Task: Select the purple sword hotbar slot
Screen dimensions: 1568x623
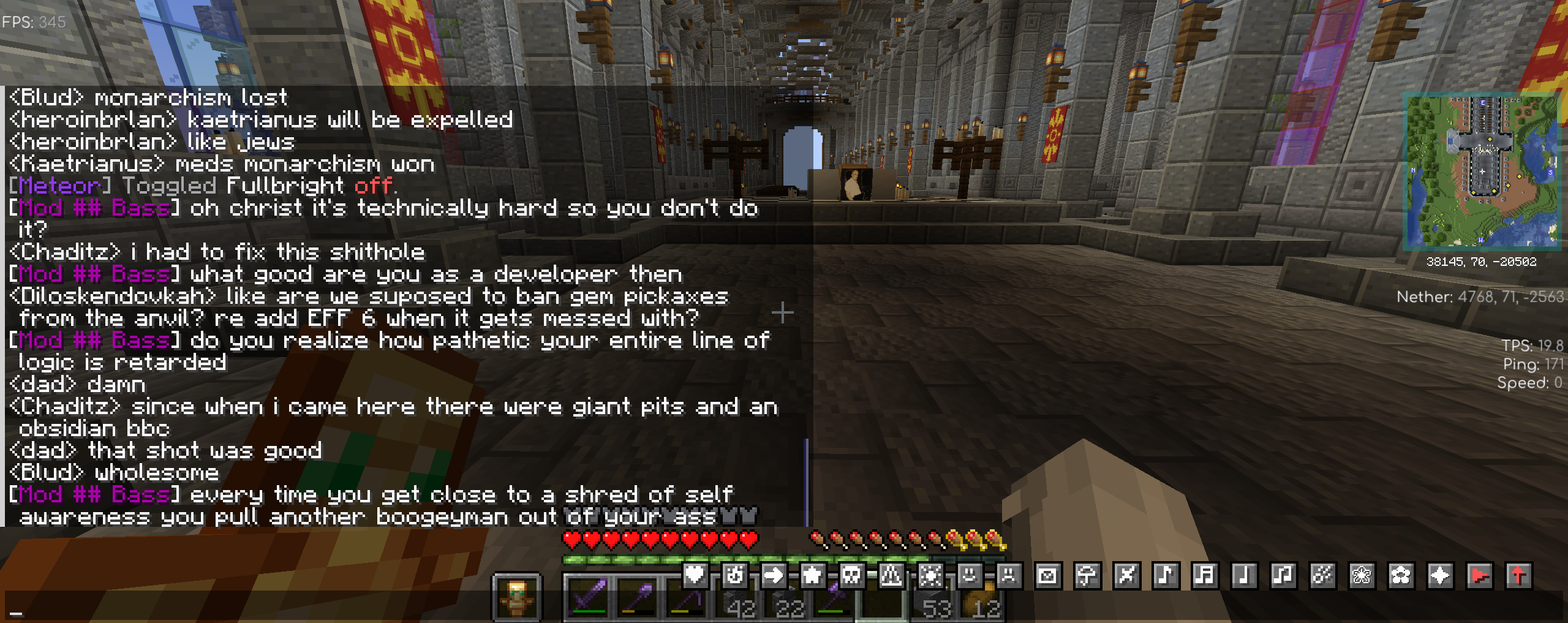Action: tap(587, 598)
